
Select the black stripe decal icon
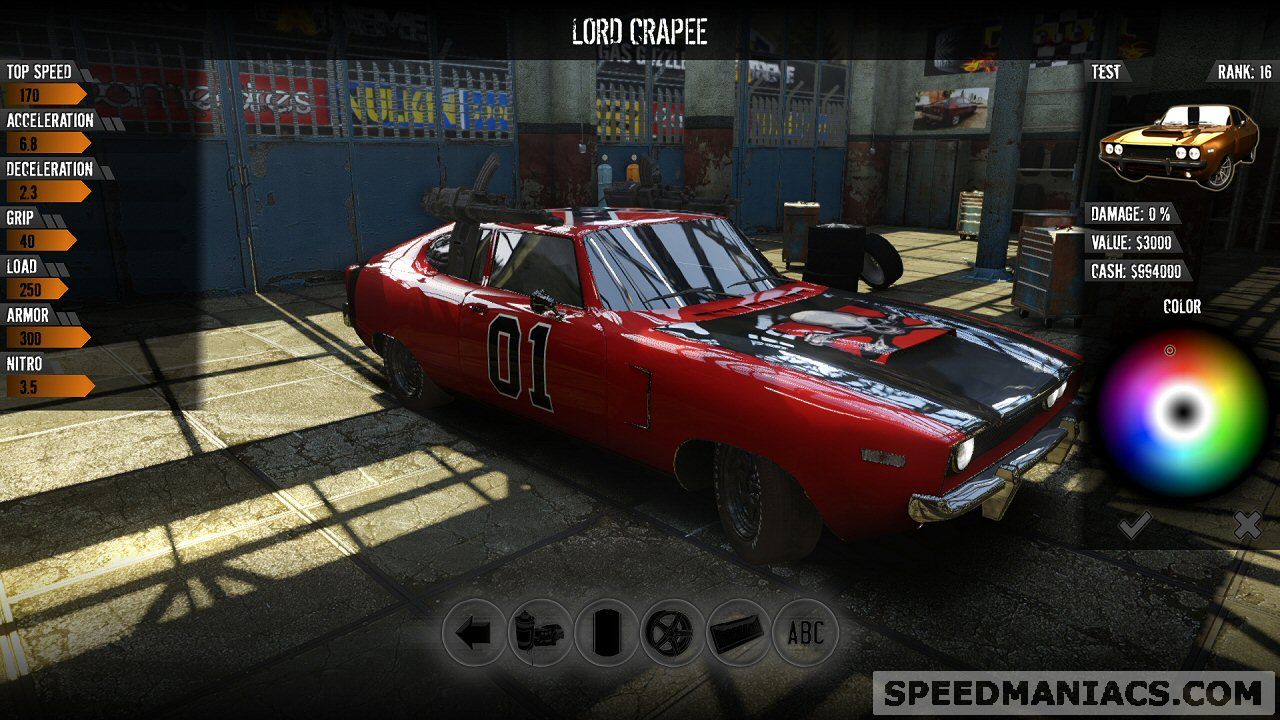click(x=606, y=632)
